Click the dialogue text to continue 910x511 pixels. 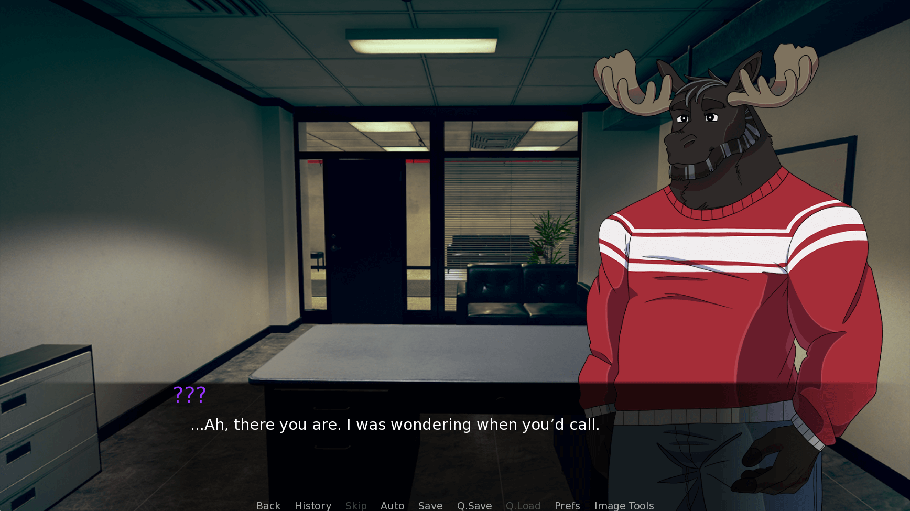click(x=395, y=425)
